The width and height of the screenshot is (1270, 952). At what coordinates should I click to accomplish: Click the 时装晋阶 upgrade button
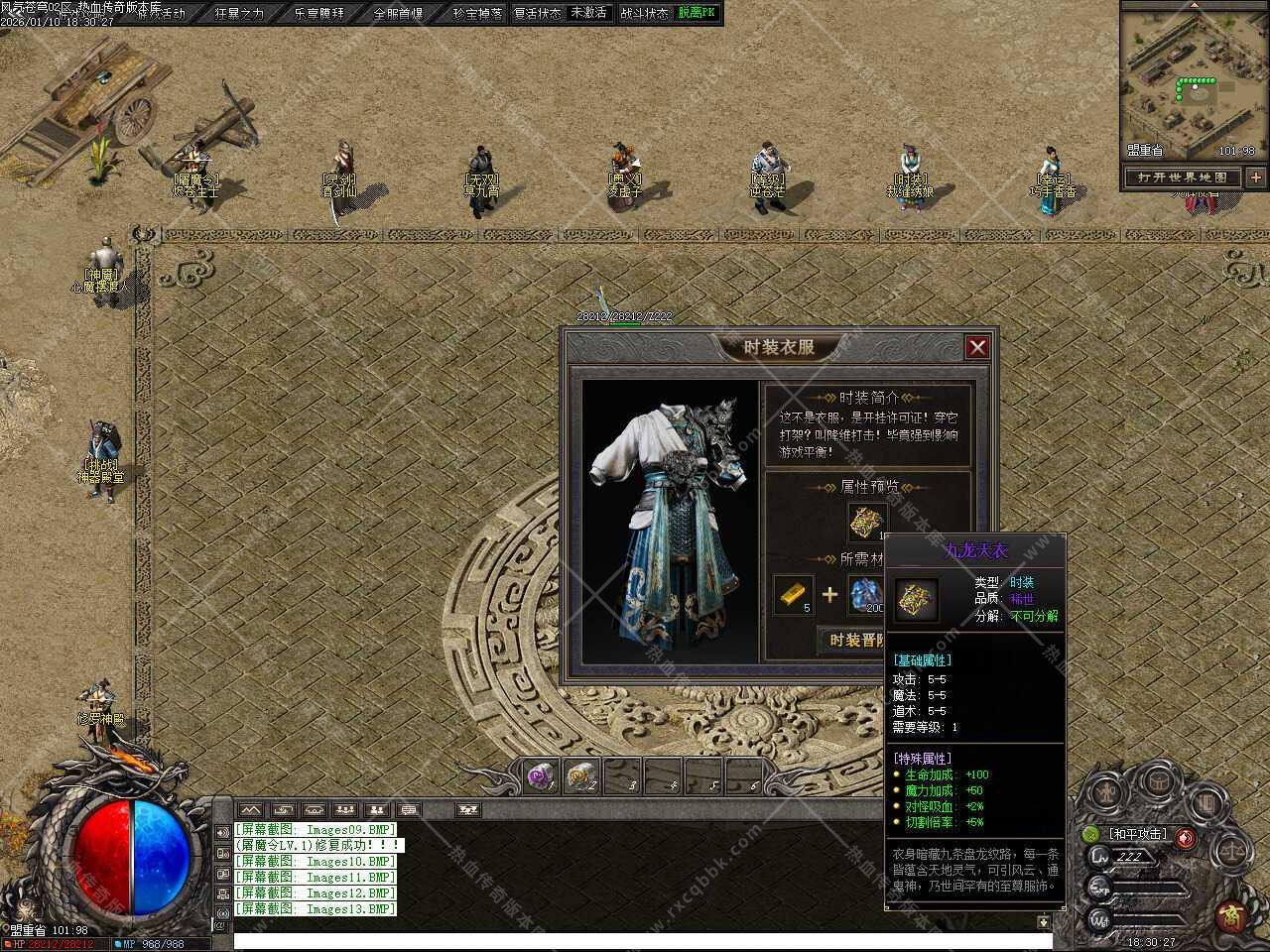(x=852, y=640)
